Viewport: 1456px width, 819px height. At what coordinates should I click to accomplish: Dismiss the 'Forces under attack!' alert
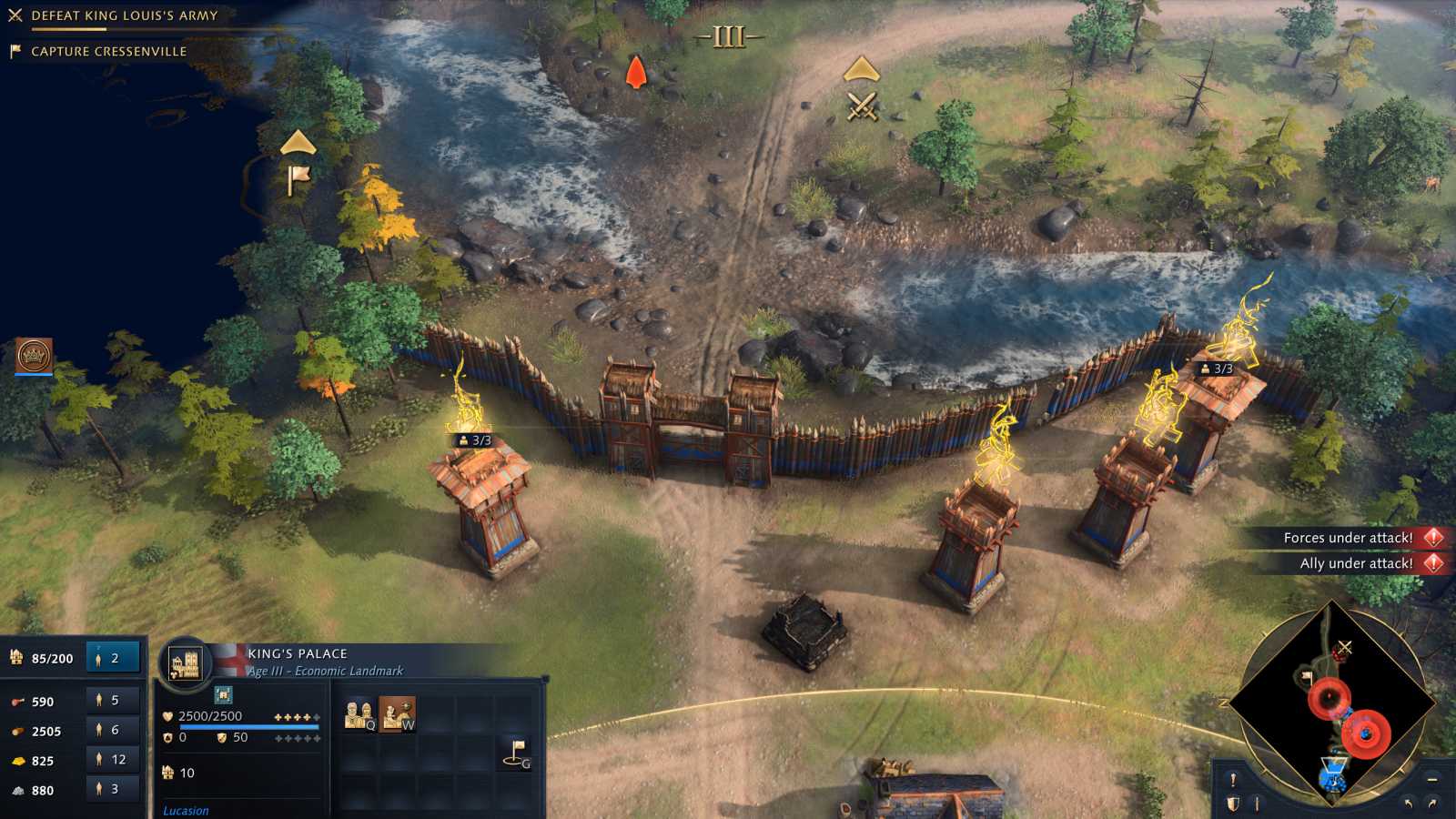pyautogui.click(x=1431, y=538)
